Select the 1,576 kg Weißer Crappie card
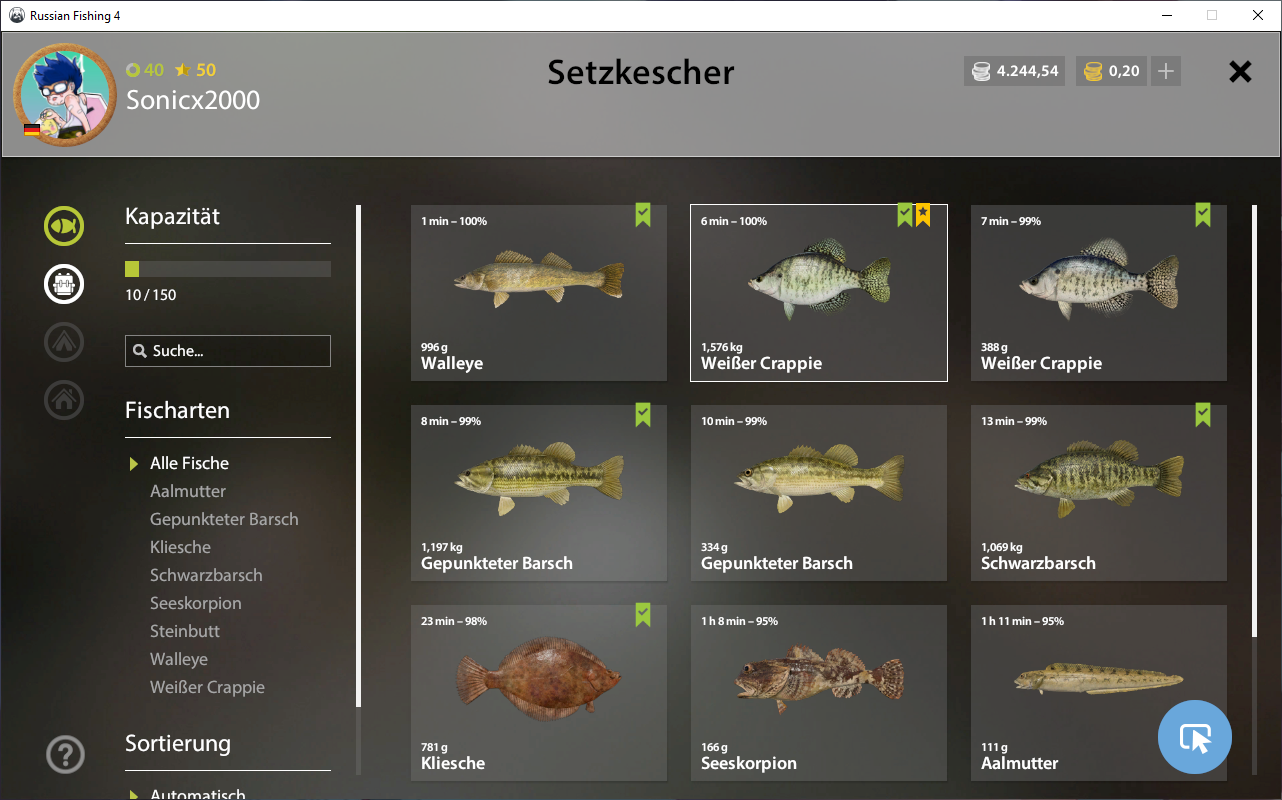 pyautogui.click(x=818, y=293)
